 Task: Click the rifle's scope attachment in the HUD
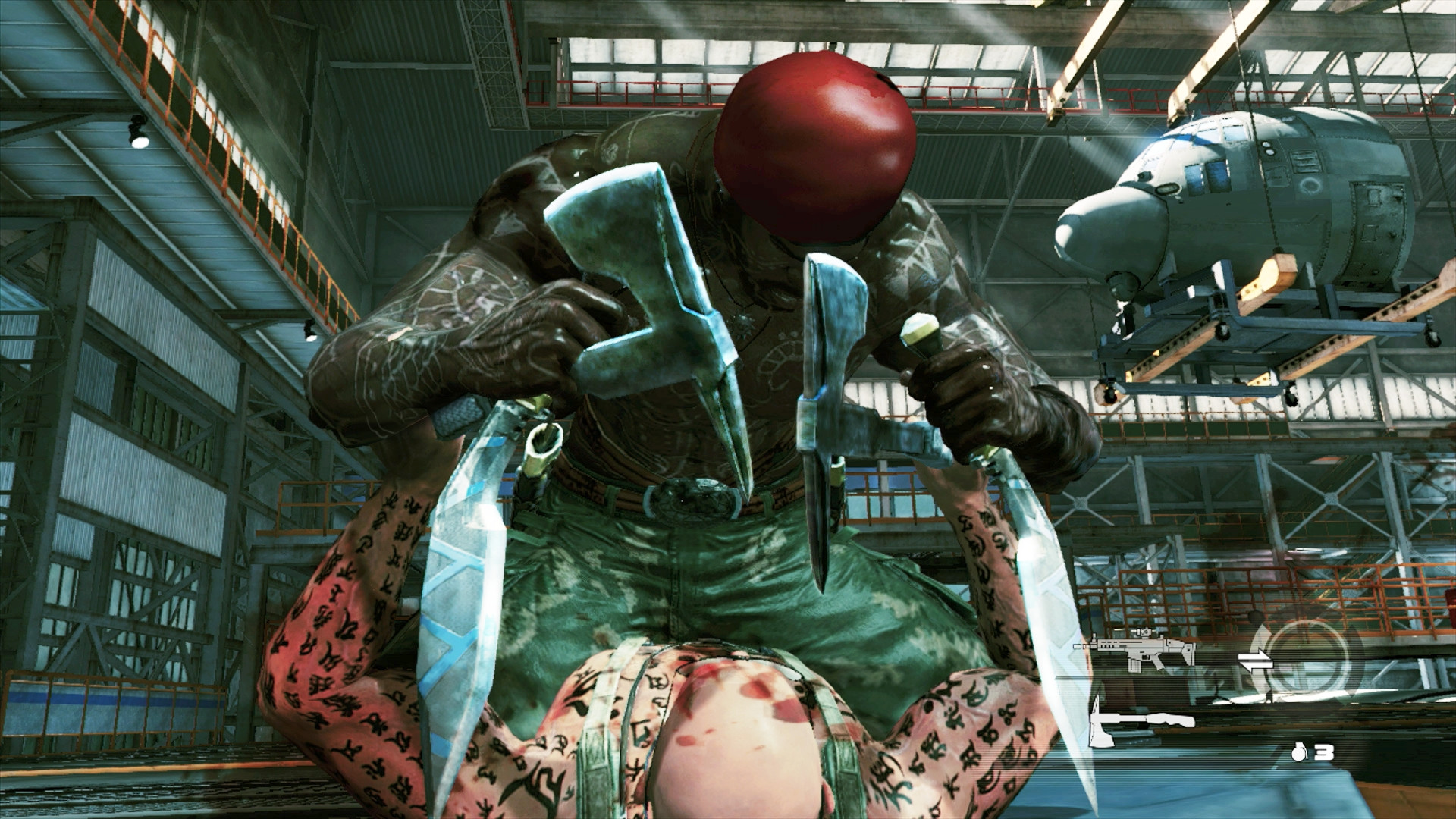pyautogui.click(x=1144, y=632)
